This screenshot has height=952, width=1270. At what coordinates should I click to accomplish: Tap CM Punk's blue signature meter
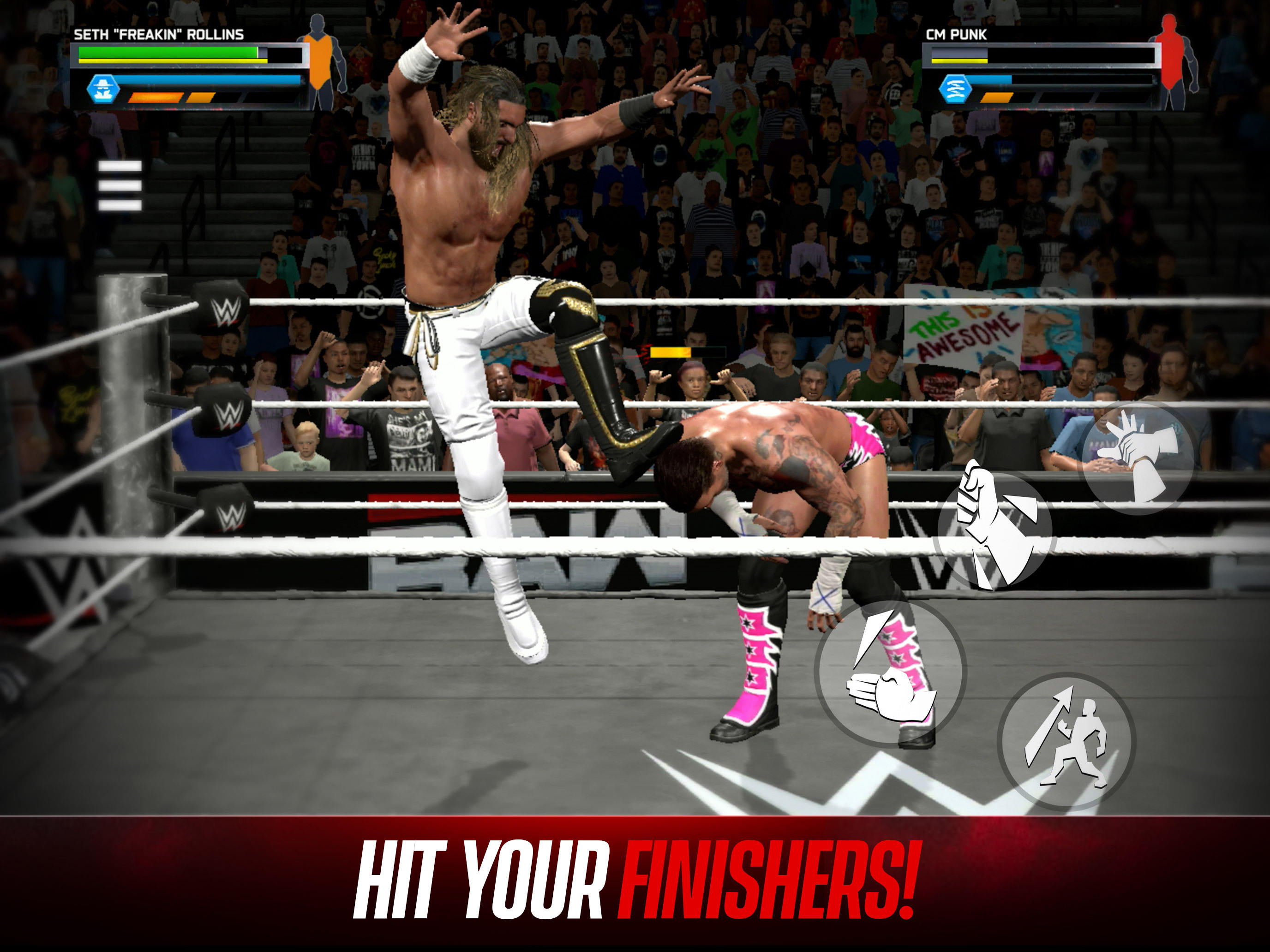point(990,80)
